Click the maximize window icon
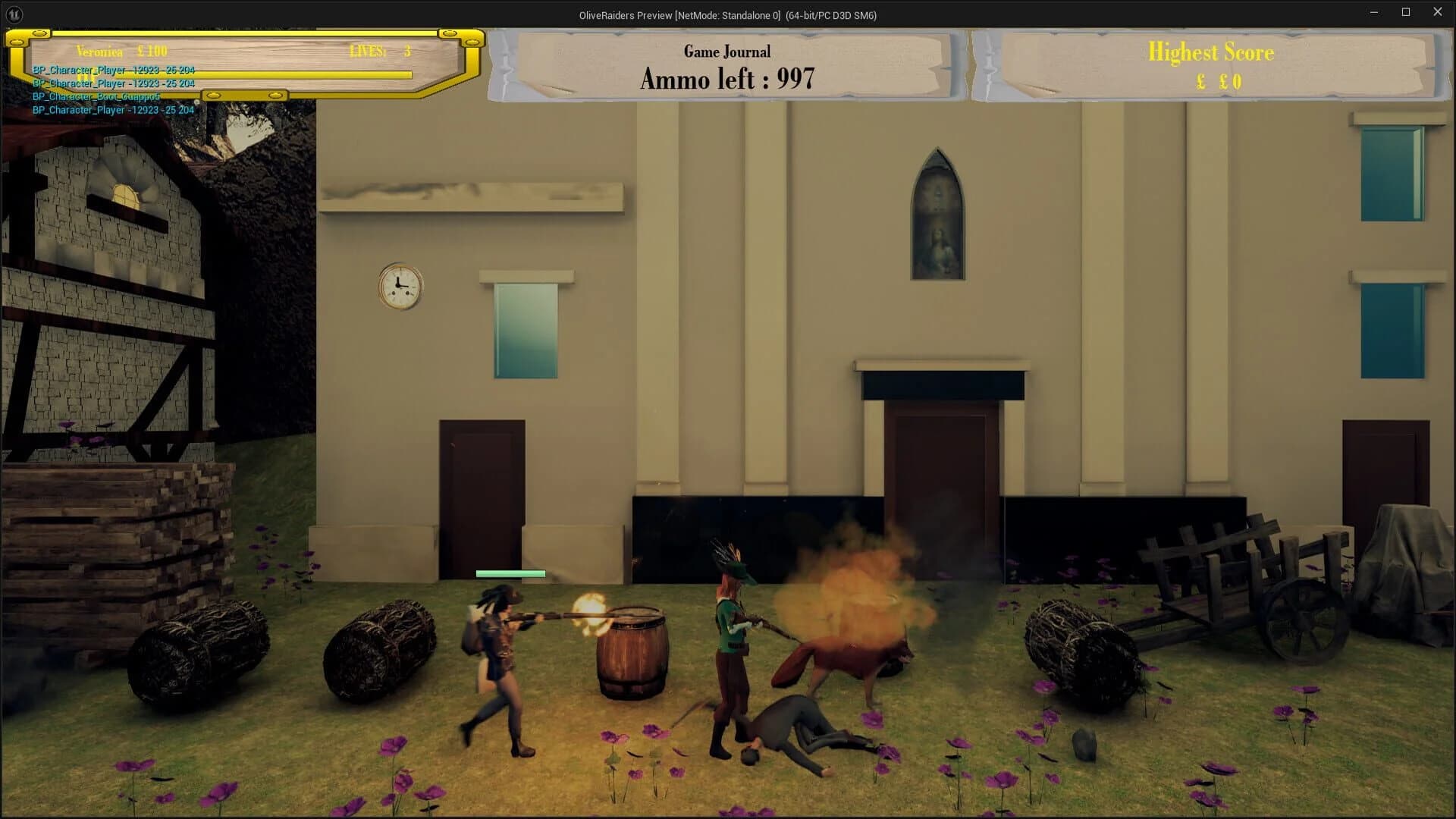Image resolution: width=1456 pixels, height=819 pixels. pyautogui.click(x=1404, y=12)
